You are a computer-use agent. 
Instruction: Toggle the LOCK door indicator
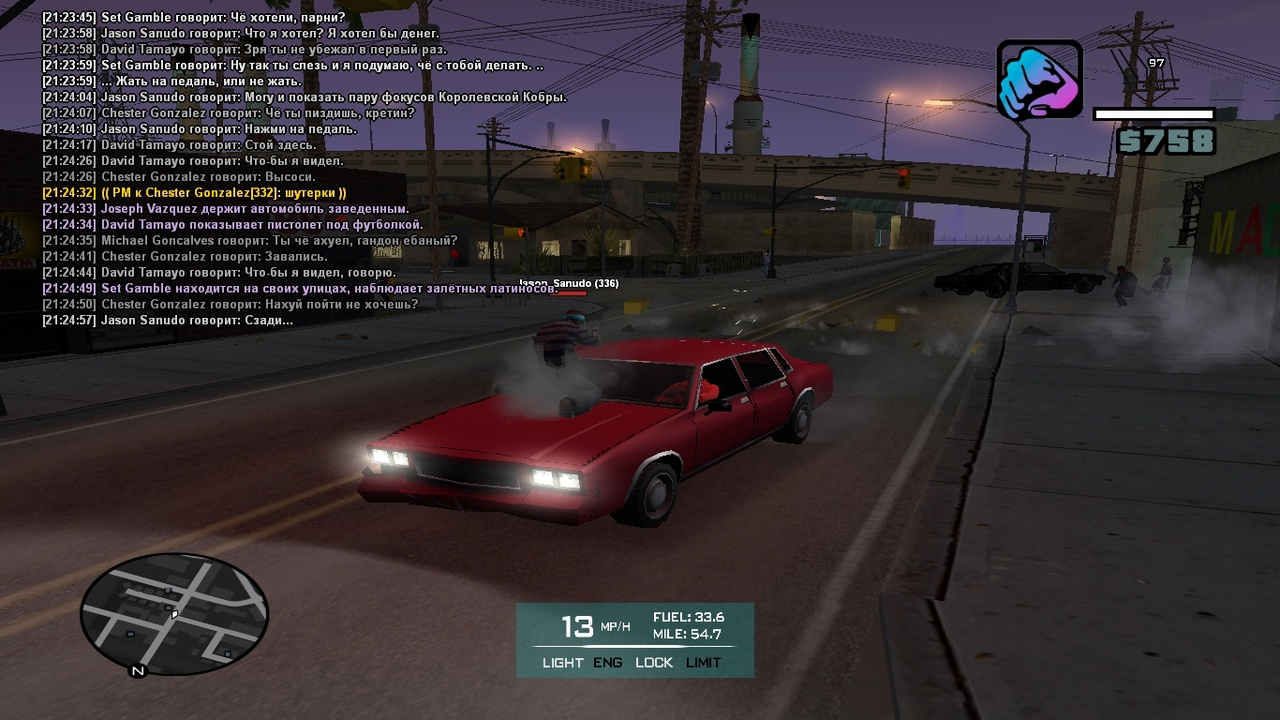tap(654, 663)
